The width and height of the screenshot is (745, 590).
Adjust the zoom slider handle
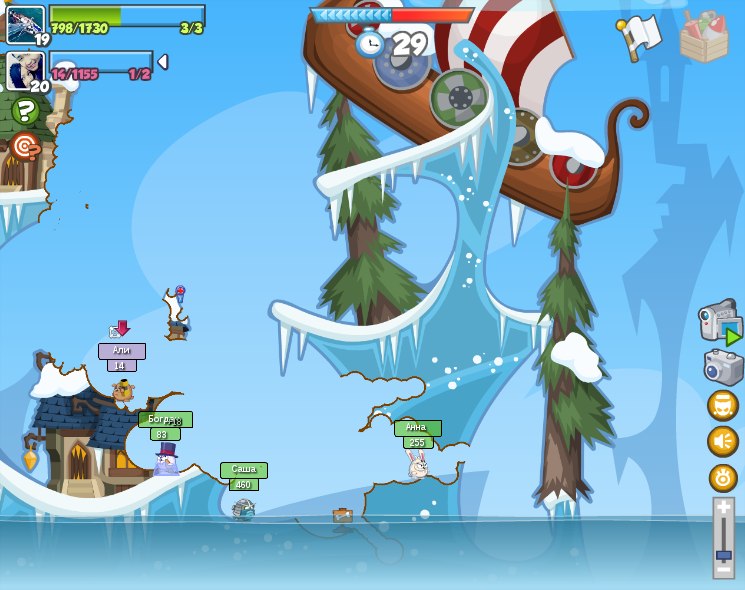(723, 554)
